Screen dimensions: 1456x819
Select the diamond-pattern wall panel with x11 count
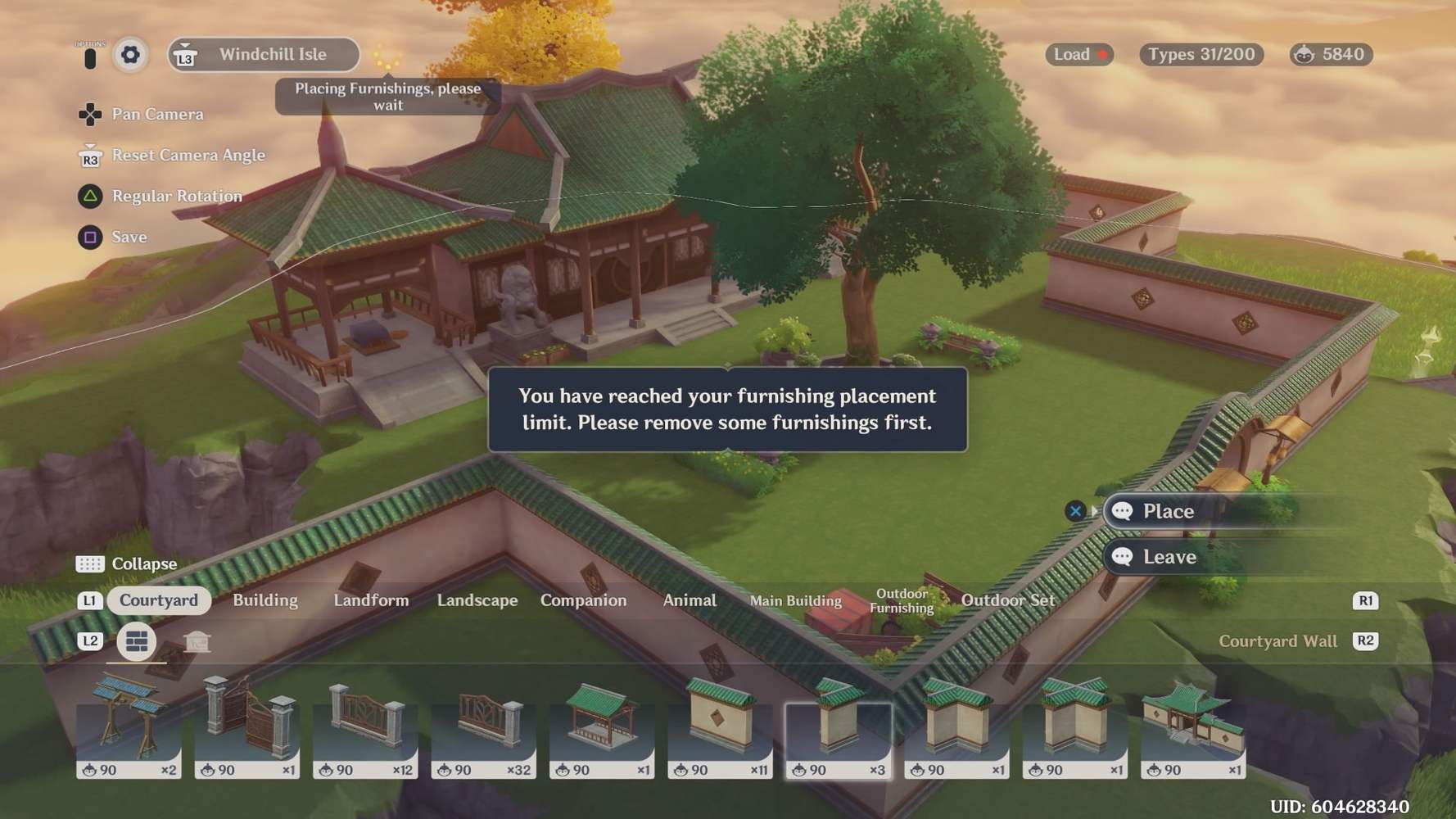721,725
